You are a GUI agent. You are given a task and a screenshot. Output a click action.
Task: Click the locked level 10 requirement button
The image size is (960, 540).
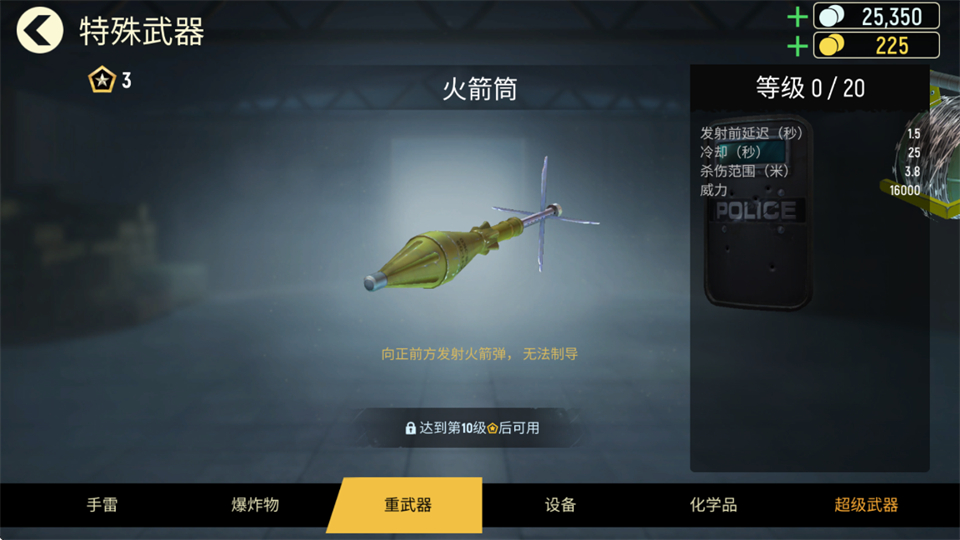click(472, 428)
